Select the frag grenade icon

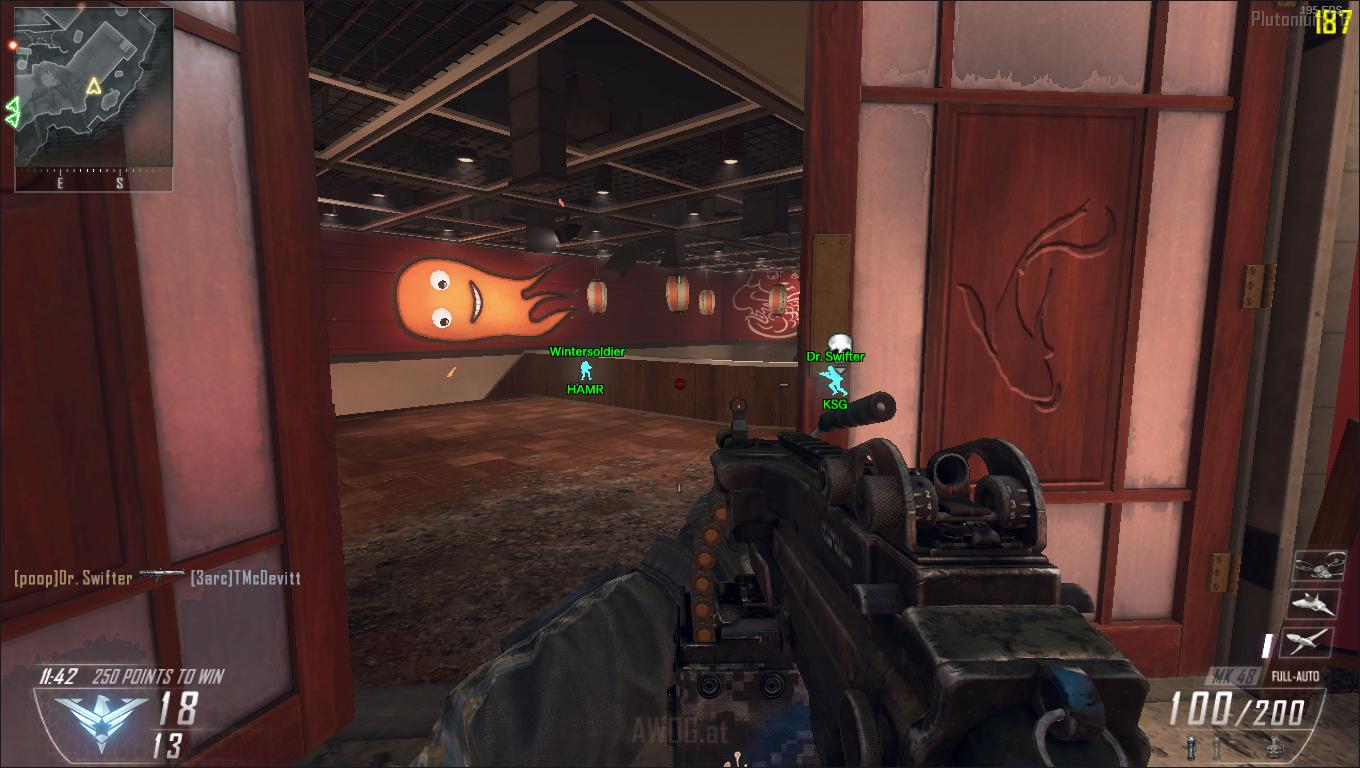[1273, 746]
